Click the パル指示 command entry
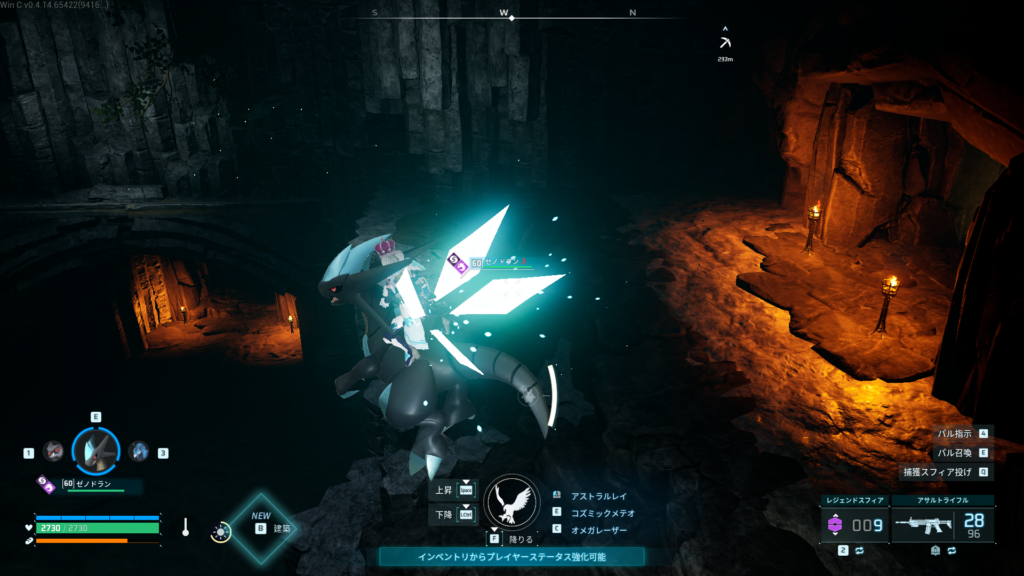The height and width of the screenshot is (576, 1024). 955,434
